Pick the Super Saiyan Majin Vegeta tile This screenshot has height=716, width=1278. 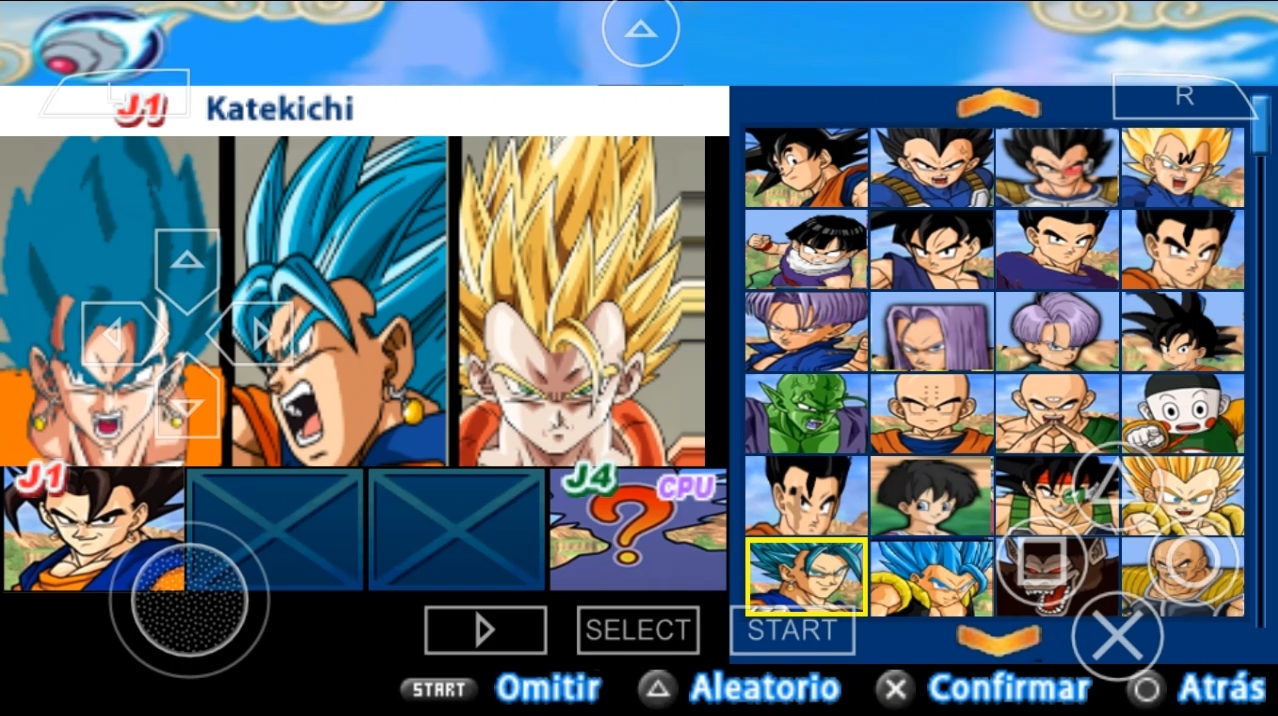pyautogui.click(x=1182, y=167)
